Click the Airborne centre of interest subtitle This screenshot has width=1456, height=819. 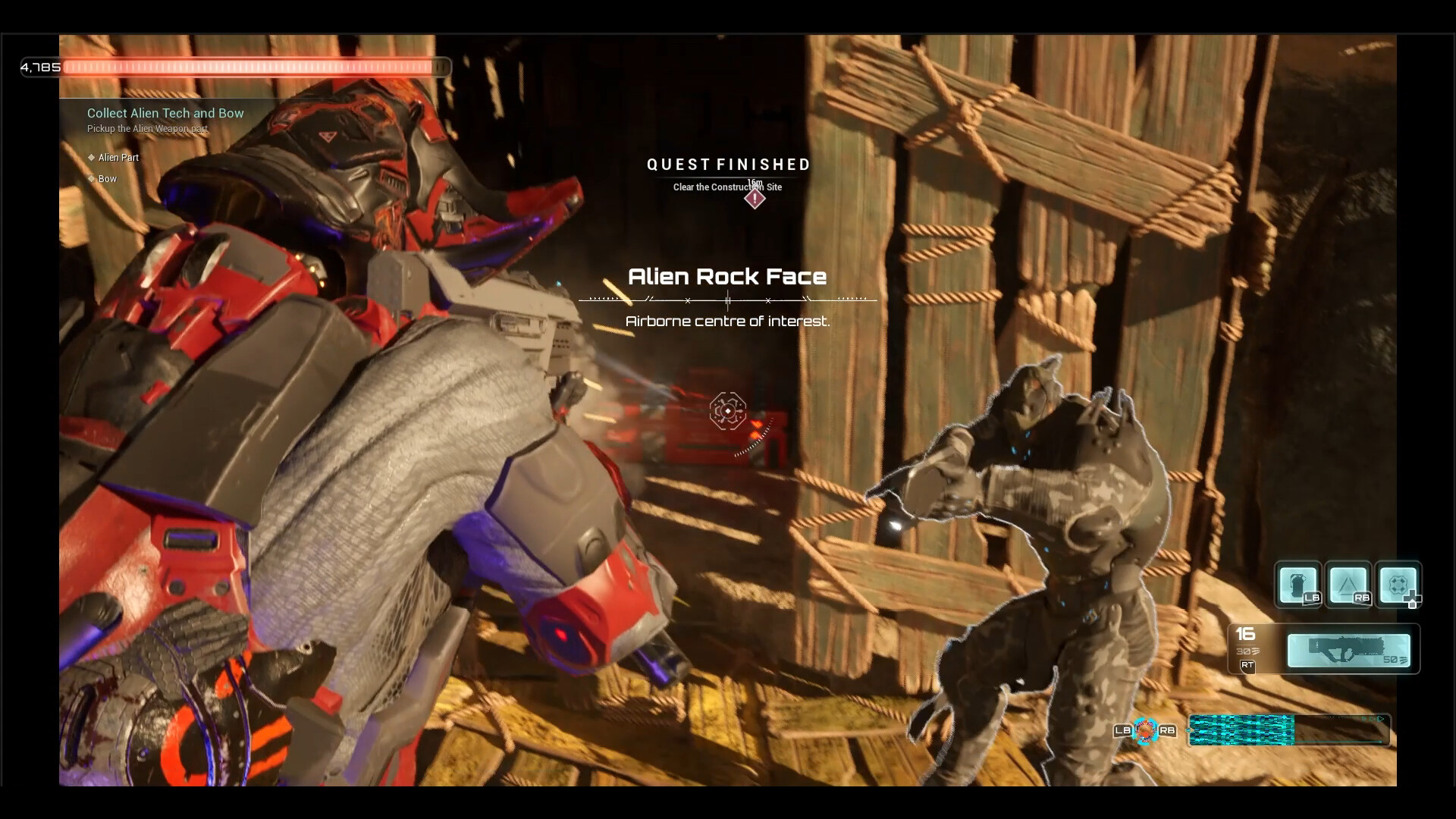point(727,321)
